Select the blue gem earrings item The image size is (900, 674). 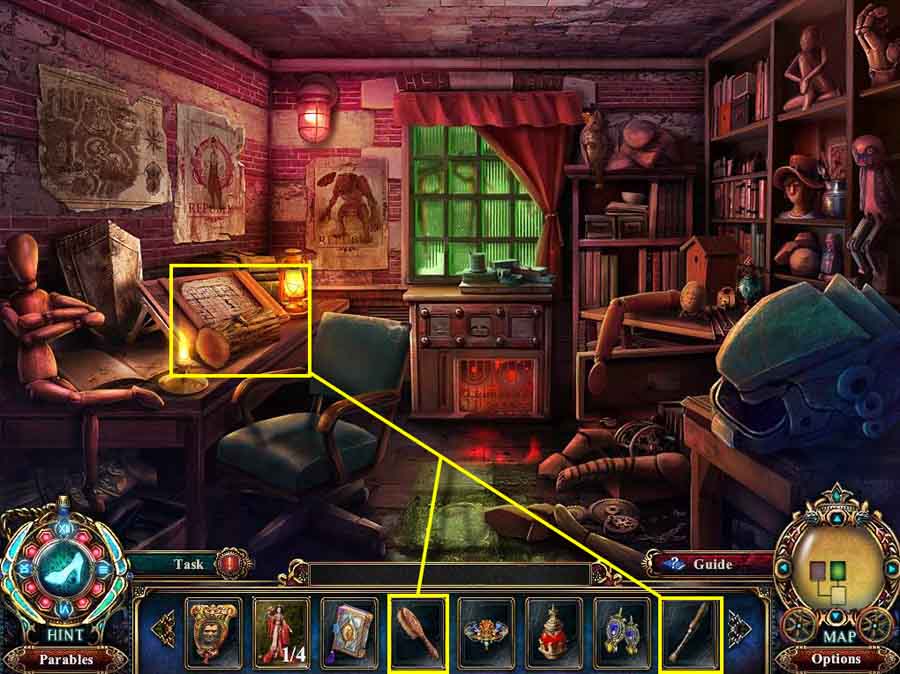(622, 631)
